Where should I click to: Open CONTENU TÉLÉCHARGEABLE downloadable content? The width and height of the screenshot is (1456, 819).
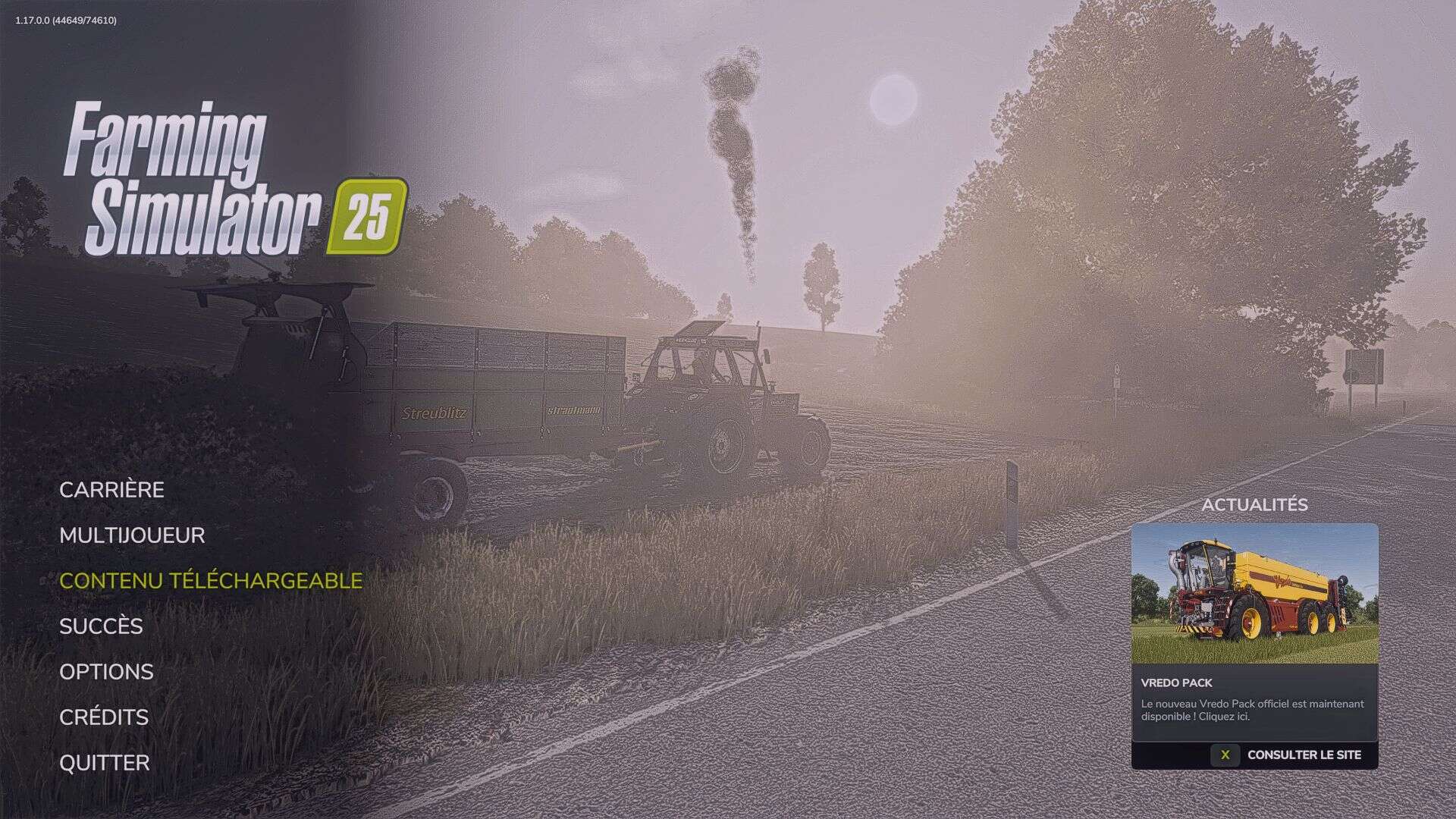[212, 581]
